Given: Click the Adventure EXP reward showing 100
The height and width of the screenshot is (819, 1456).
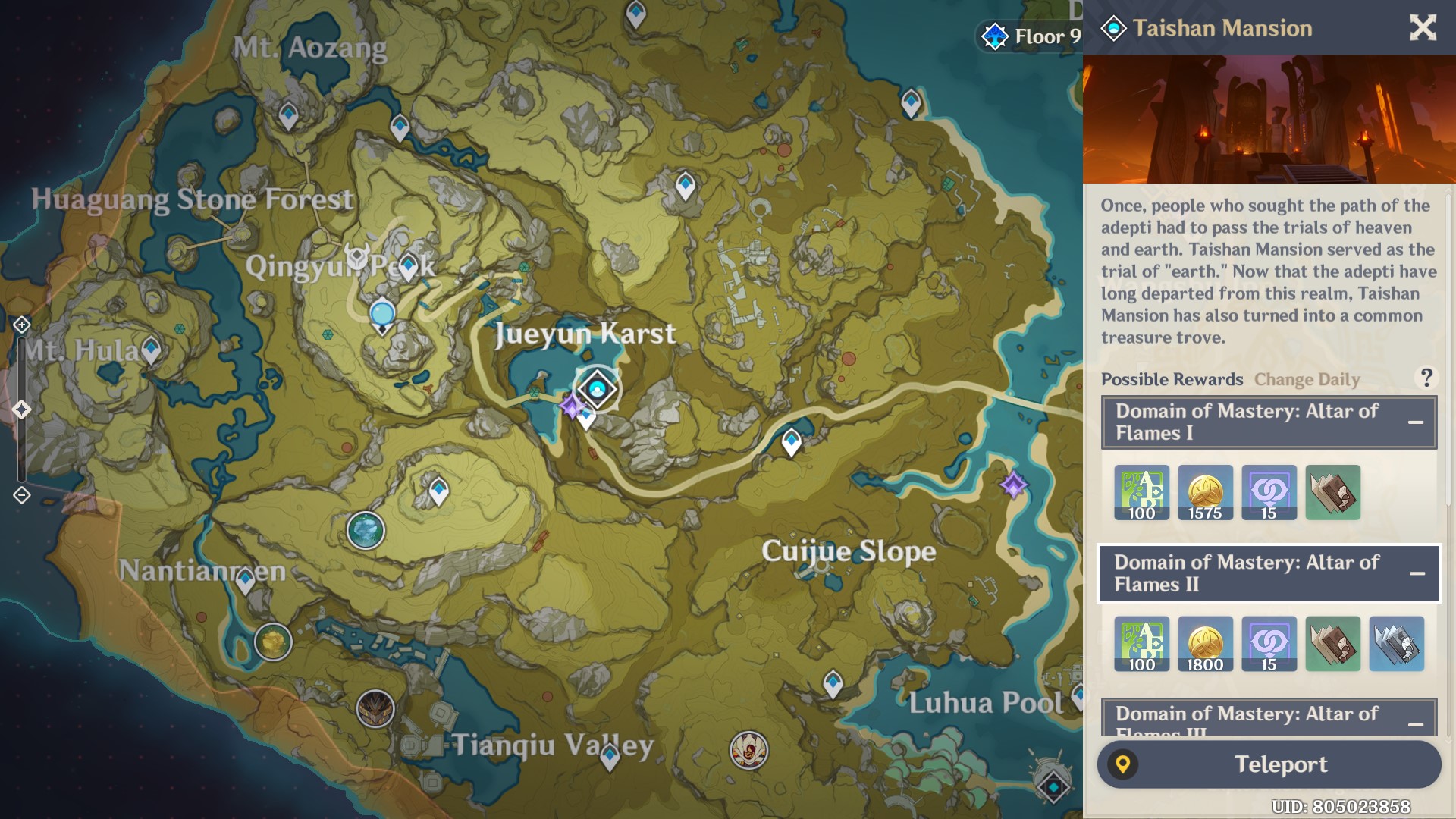Looking at the screenshot, I should pos(1142,493).
